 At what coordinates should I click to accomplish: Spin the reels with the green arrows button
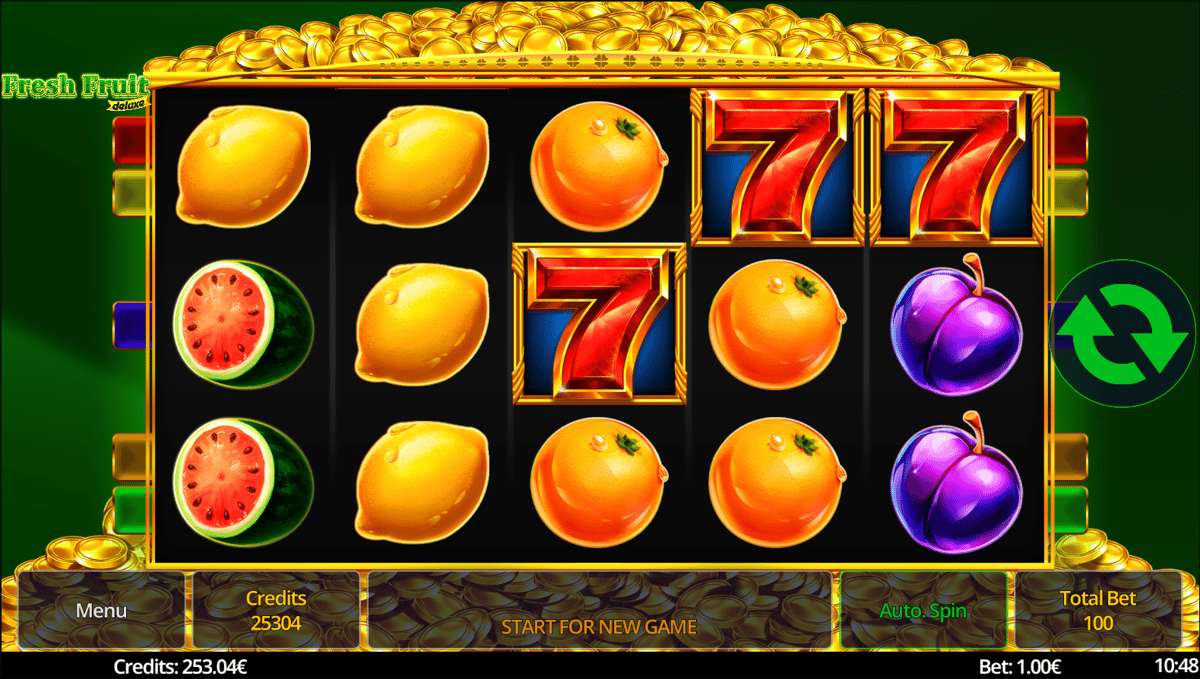pos(1124,334)
